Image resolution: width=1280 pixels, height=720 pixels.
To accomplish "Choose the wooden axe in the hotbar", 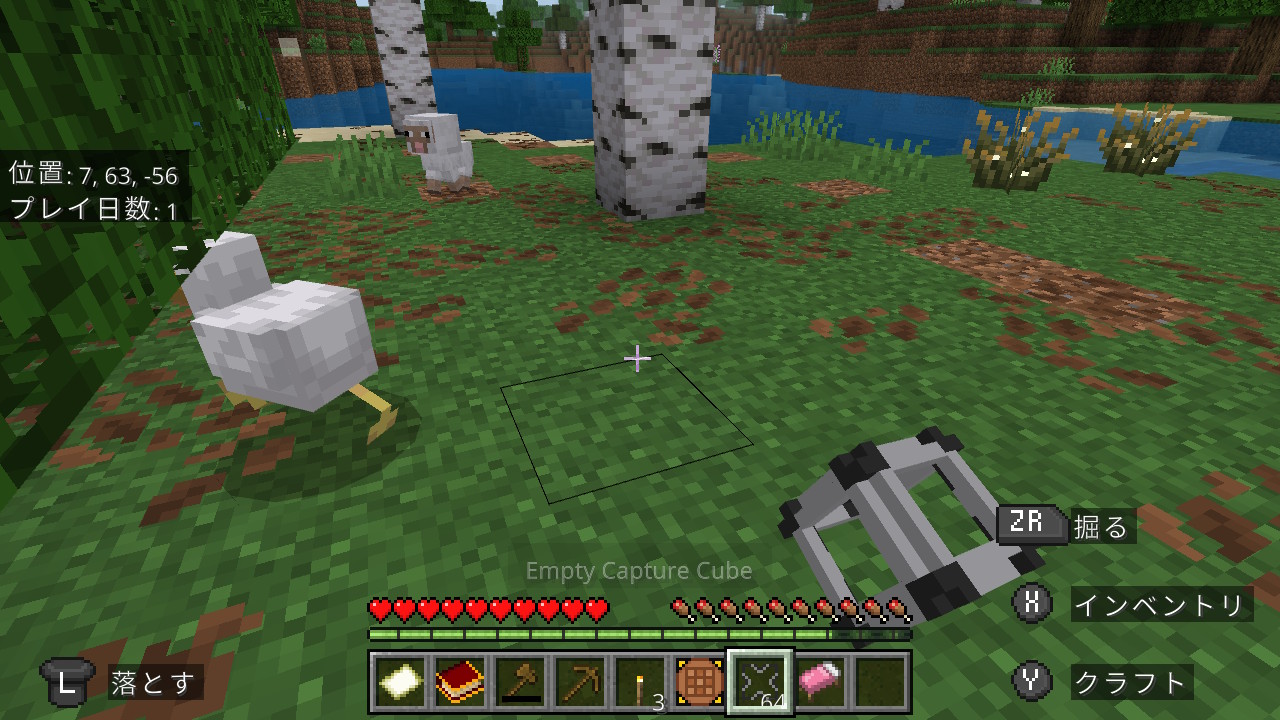I will [519, 683].
